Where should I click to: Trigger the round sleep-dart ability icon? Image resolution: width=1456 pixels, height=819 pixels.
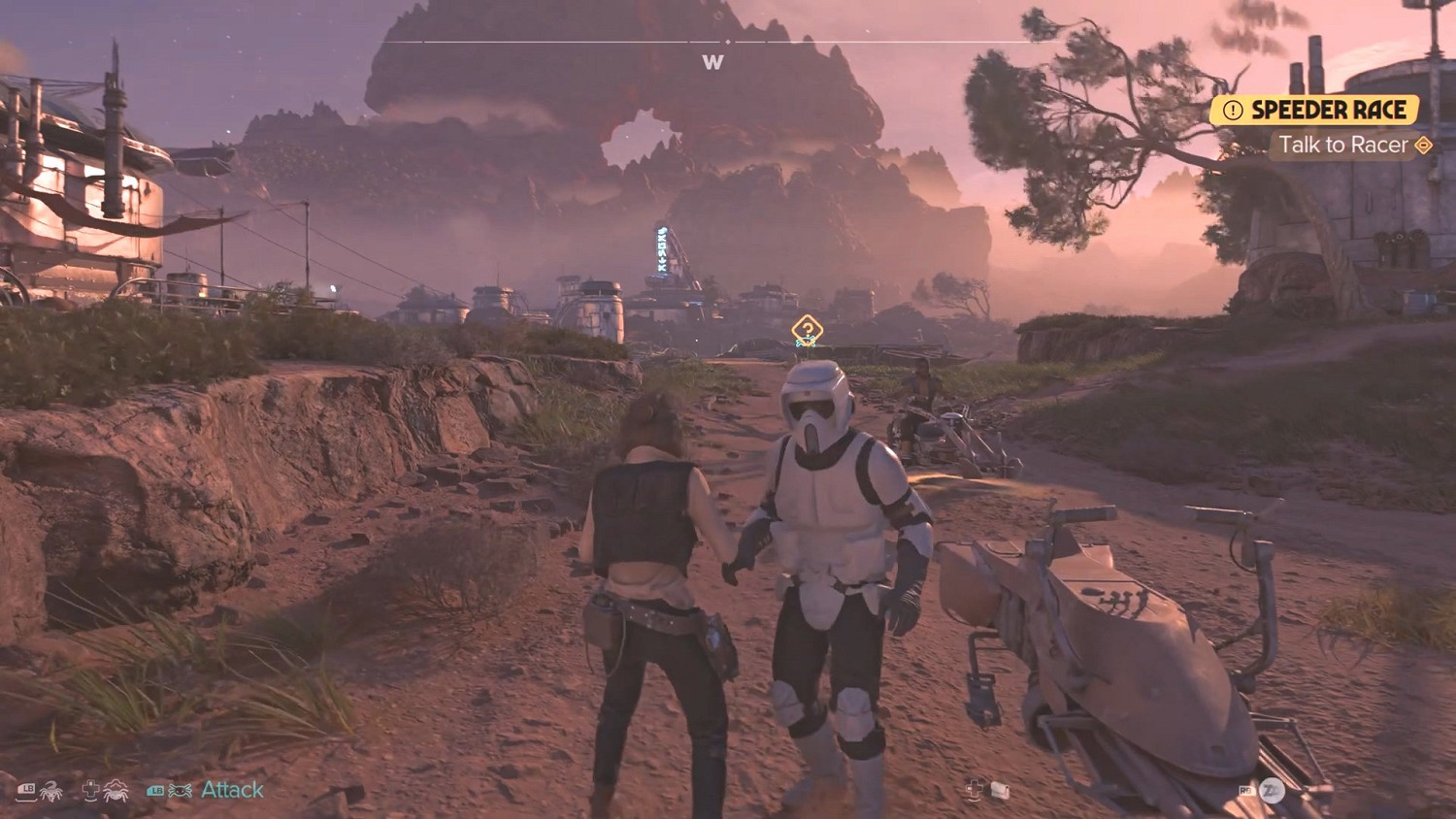[x=1273, y=791]
